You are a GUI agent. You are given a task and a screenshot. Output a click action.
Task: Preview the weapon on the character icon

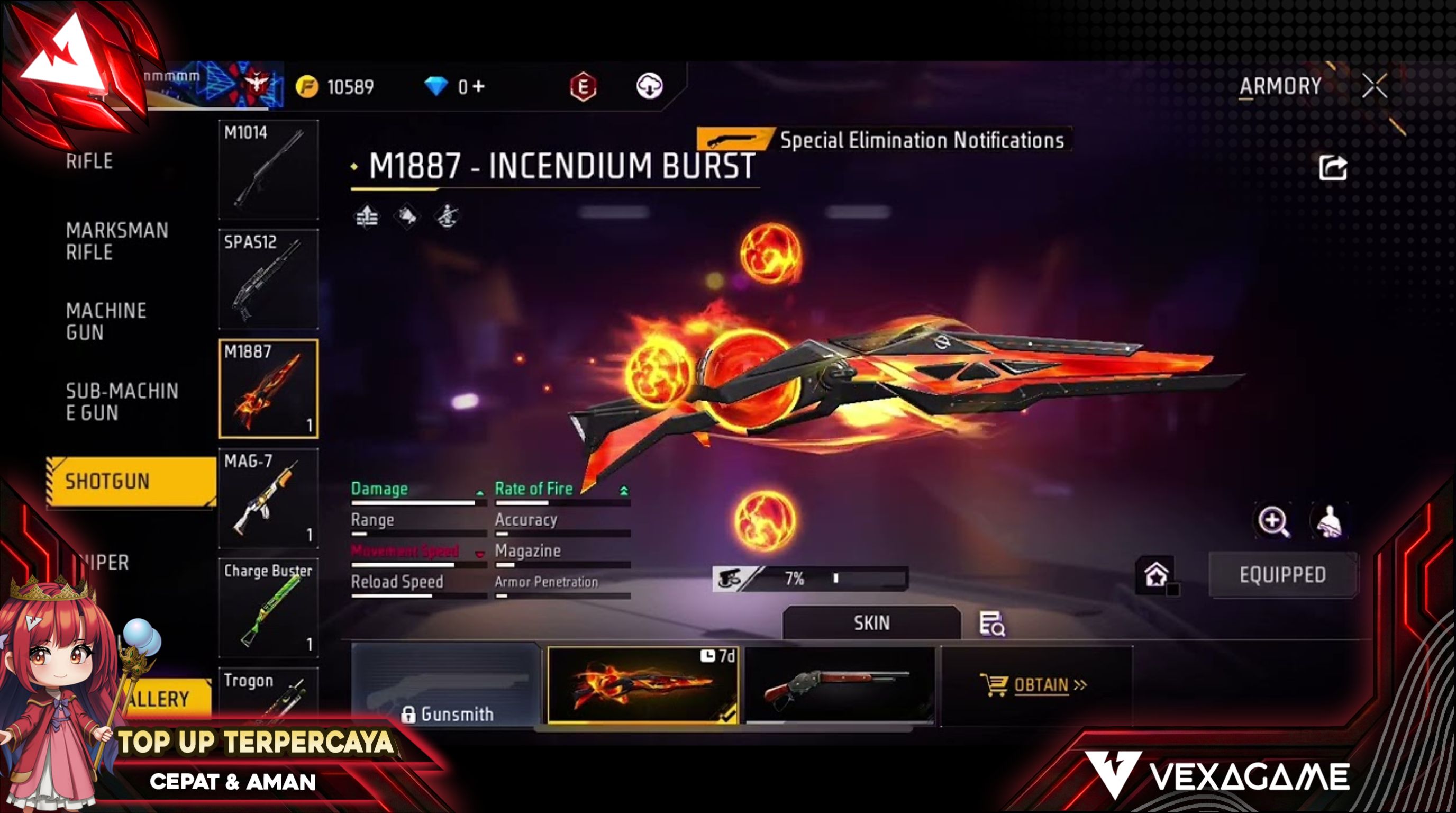point(1329,521)
